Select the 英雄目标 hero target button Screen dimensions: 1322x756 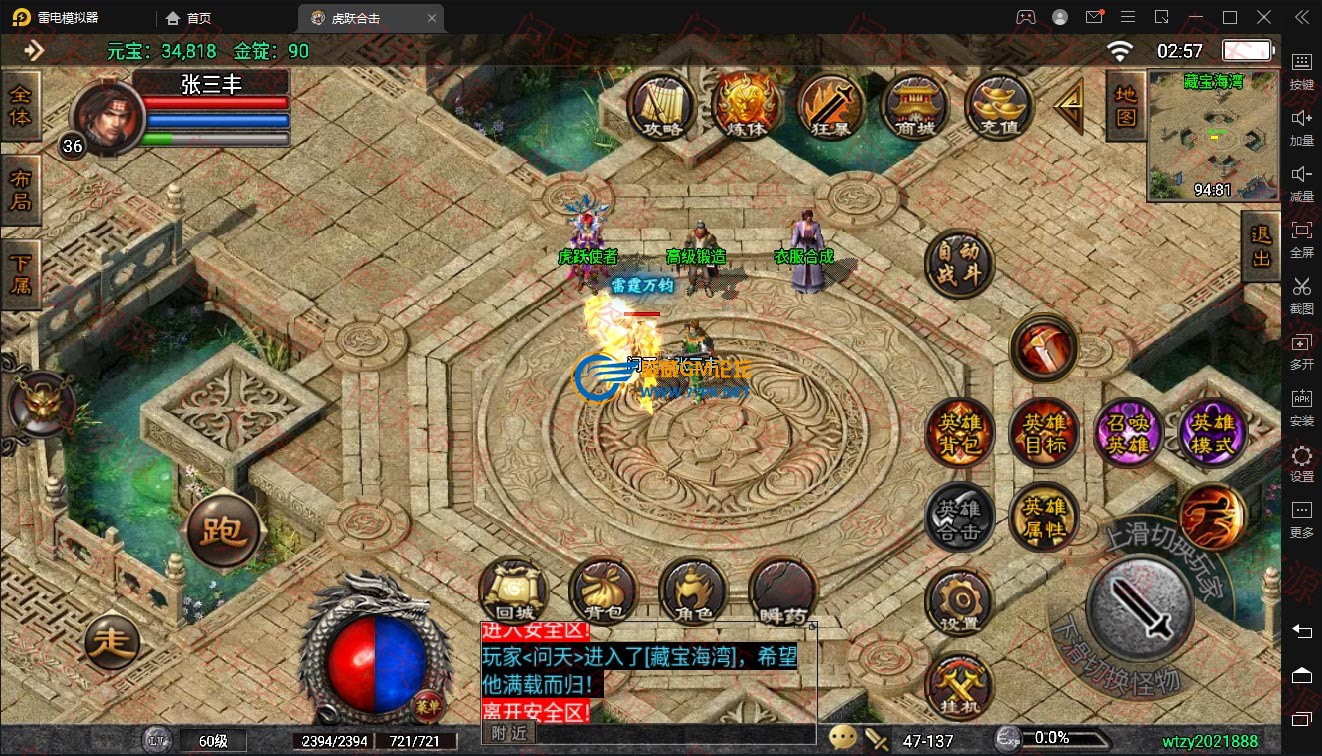pos(1043,433)
